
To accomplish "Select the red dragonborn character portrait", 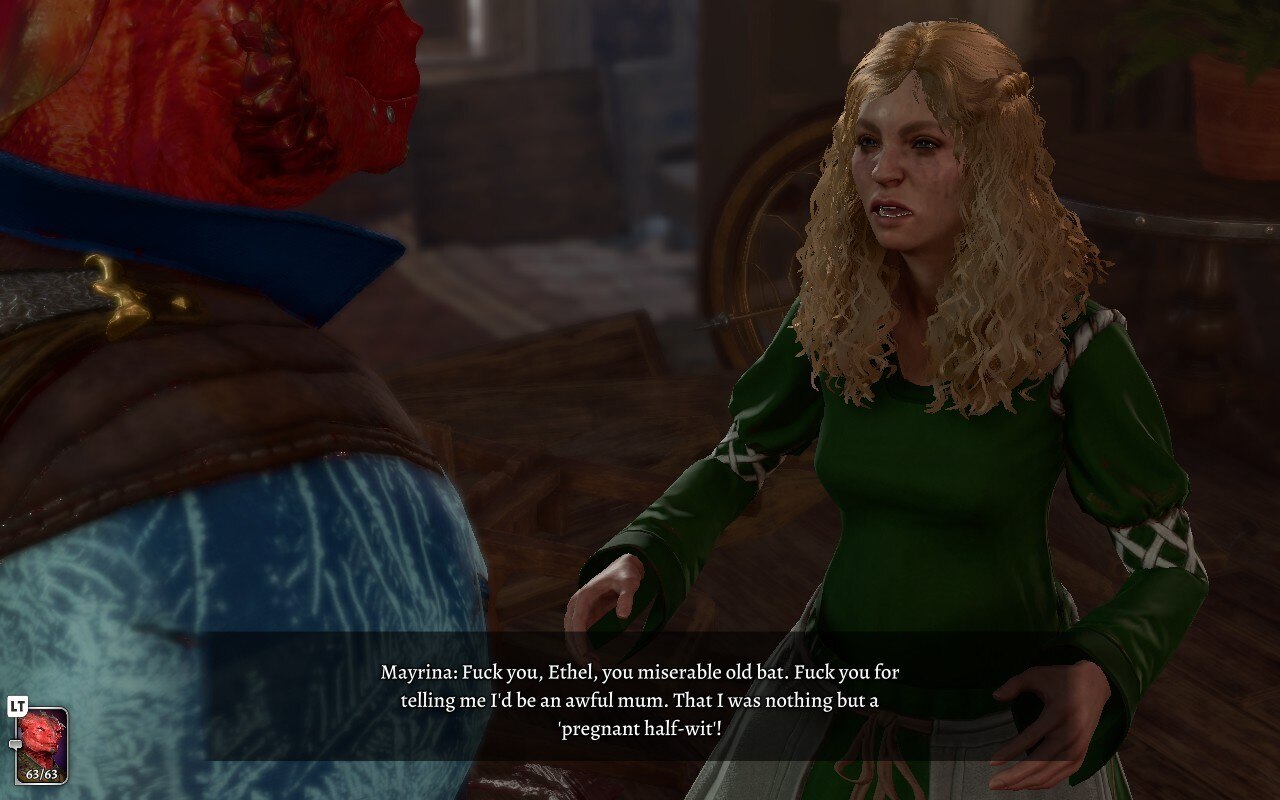I will click(42, 742).
